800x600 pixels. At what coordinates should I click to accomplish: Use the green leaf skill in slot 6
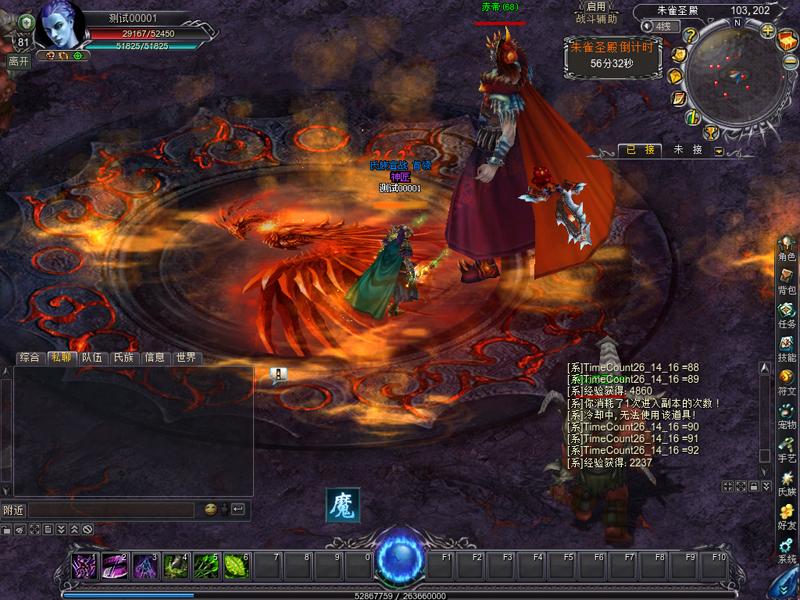(x=237, y=566)
